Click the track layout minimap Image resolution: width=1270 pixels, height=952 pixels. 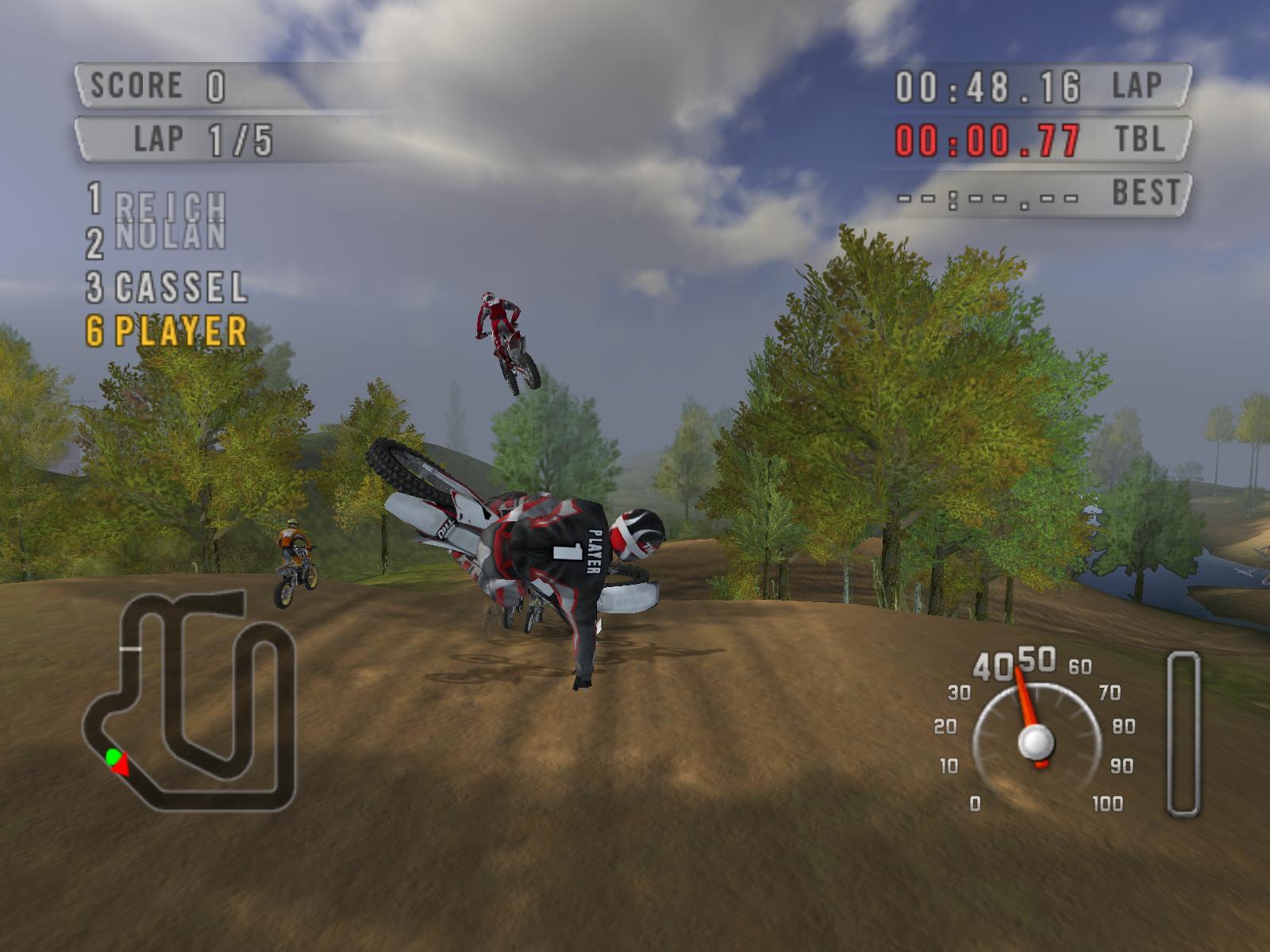coord(190,698)
